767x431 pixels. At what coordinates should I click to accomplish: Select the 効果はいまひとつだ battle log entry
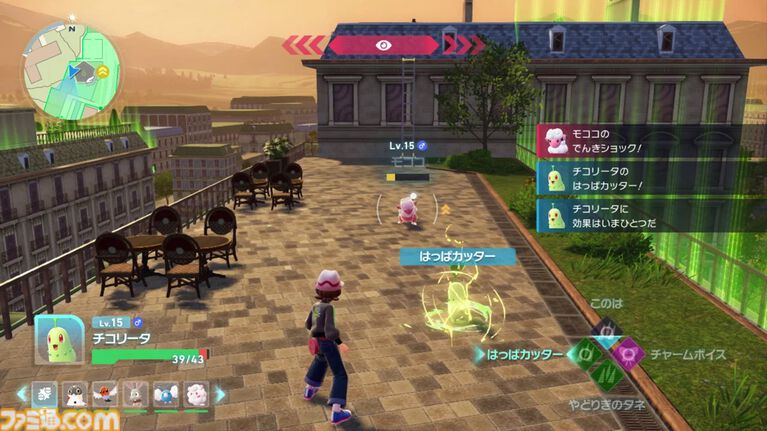point(640,214)
